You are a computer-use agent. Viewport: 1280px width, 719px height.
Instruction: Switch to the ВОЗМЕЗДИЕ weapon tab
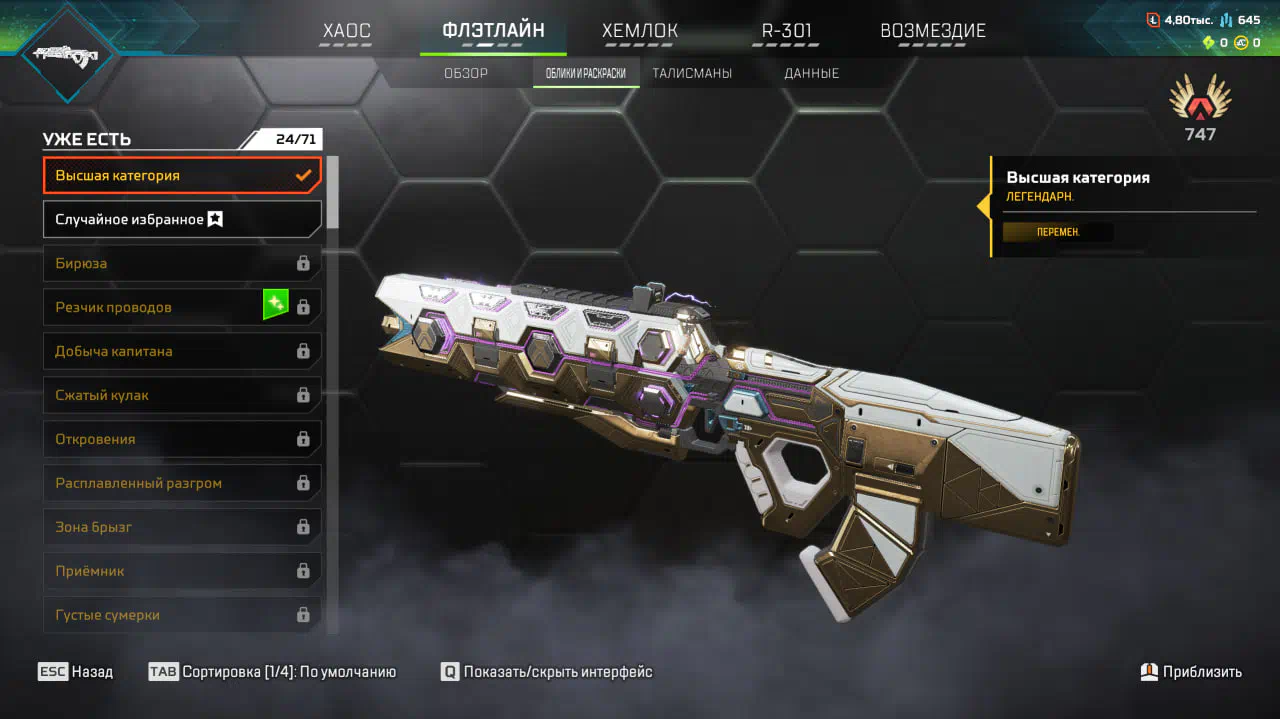[932, 31]
